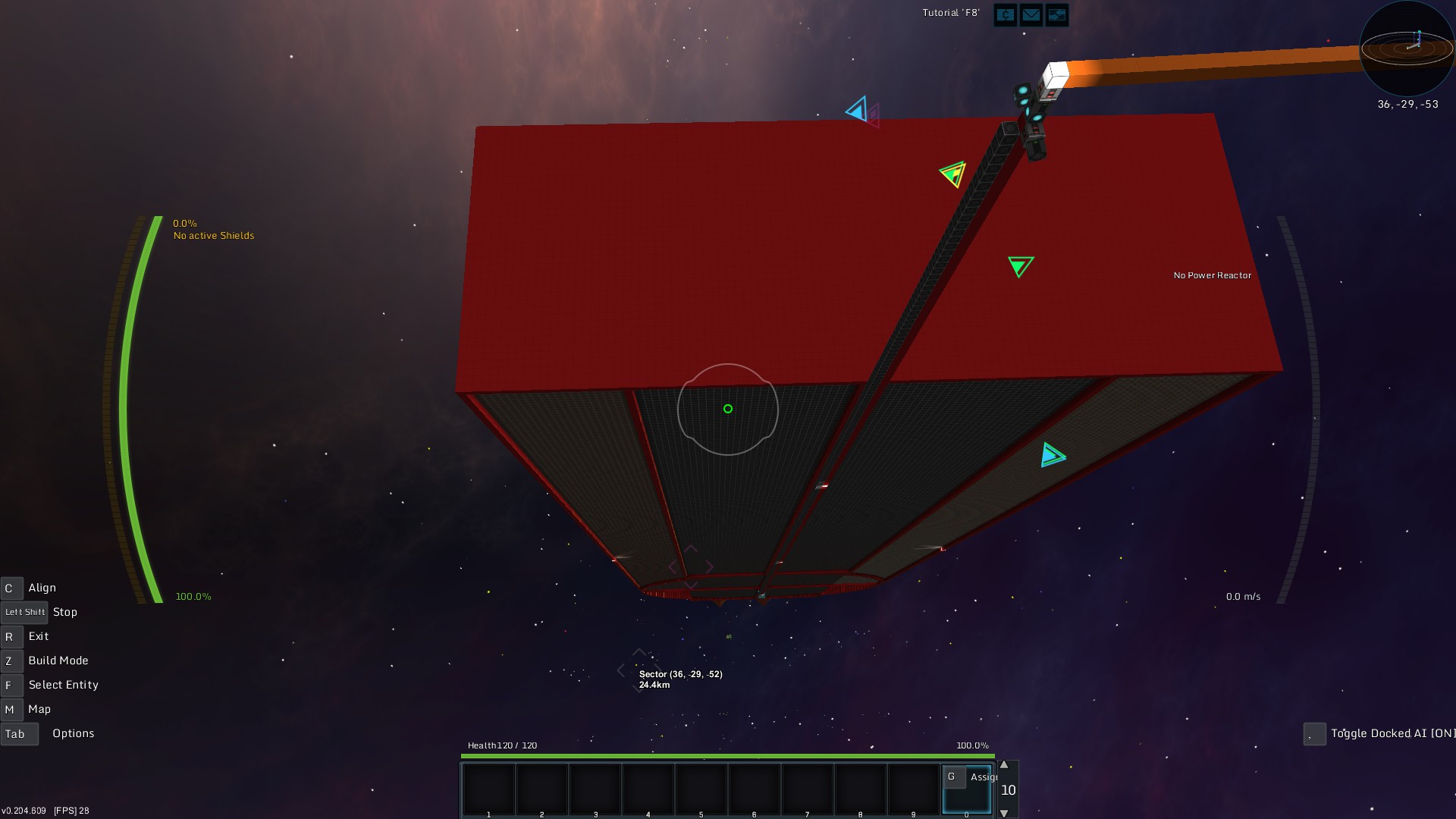Click the envelope mail icon
Screen dimensions: 1456x819
tap(1031, 15)
